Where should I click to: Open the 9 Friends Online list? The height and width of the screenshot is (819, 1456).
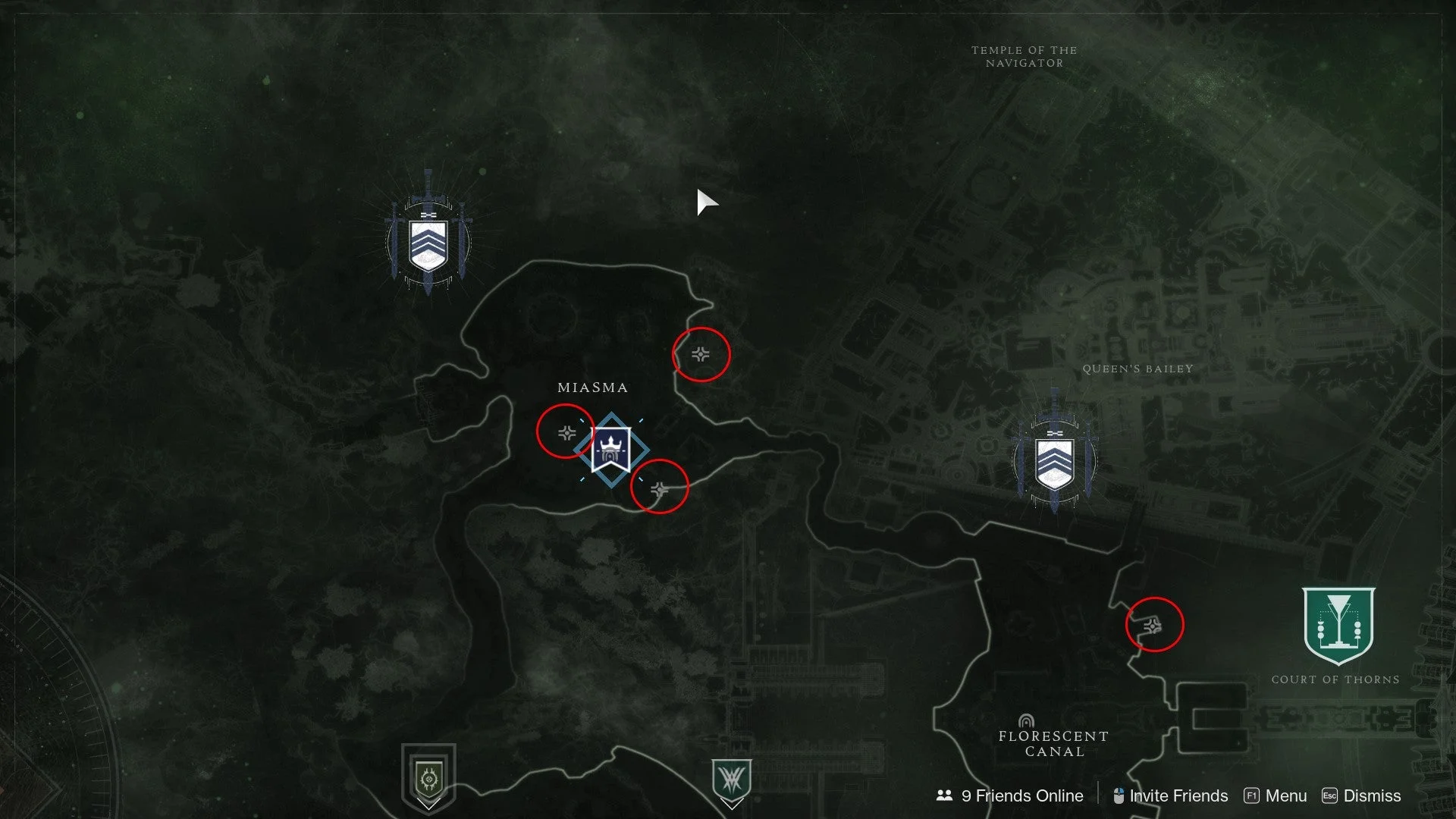coord(1022,795)
